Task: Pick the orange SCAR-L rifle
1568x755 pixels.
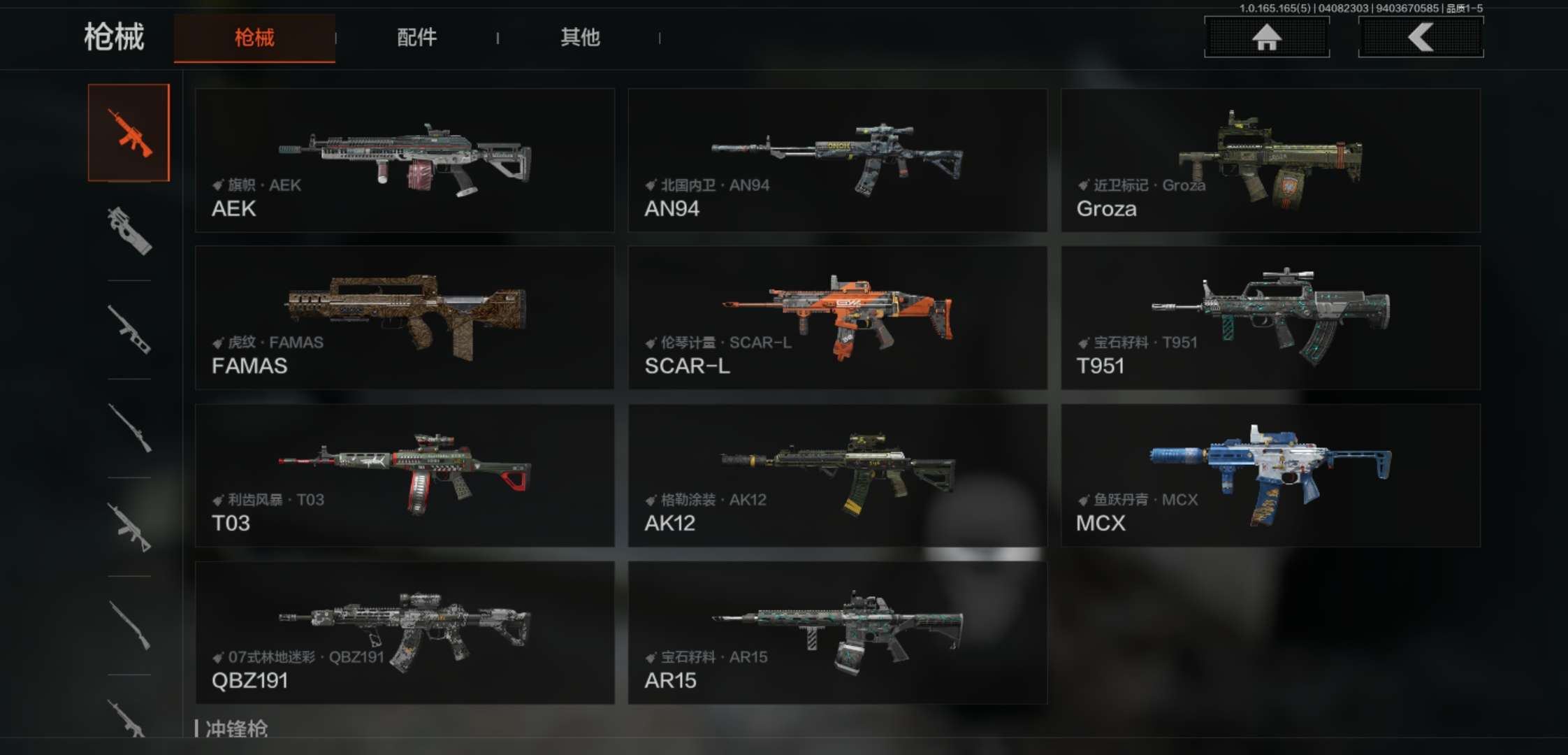Action: click(x=837, y=317)
